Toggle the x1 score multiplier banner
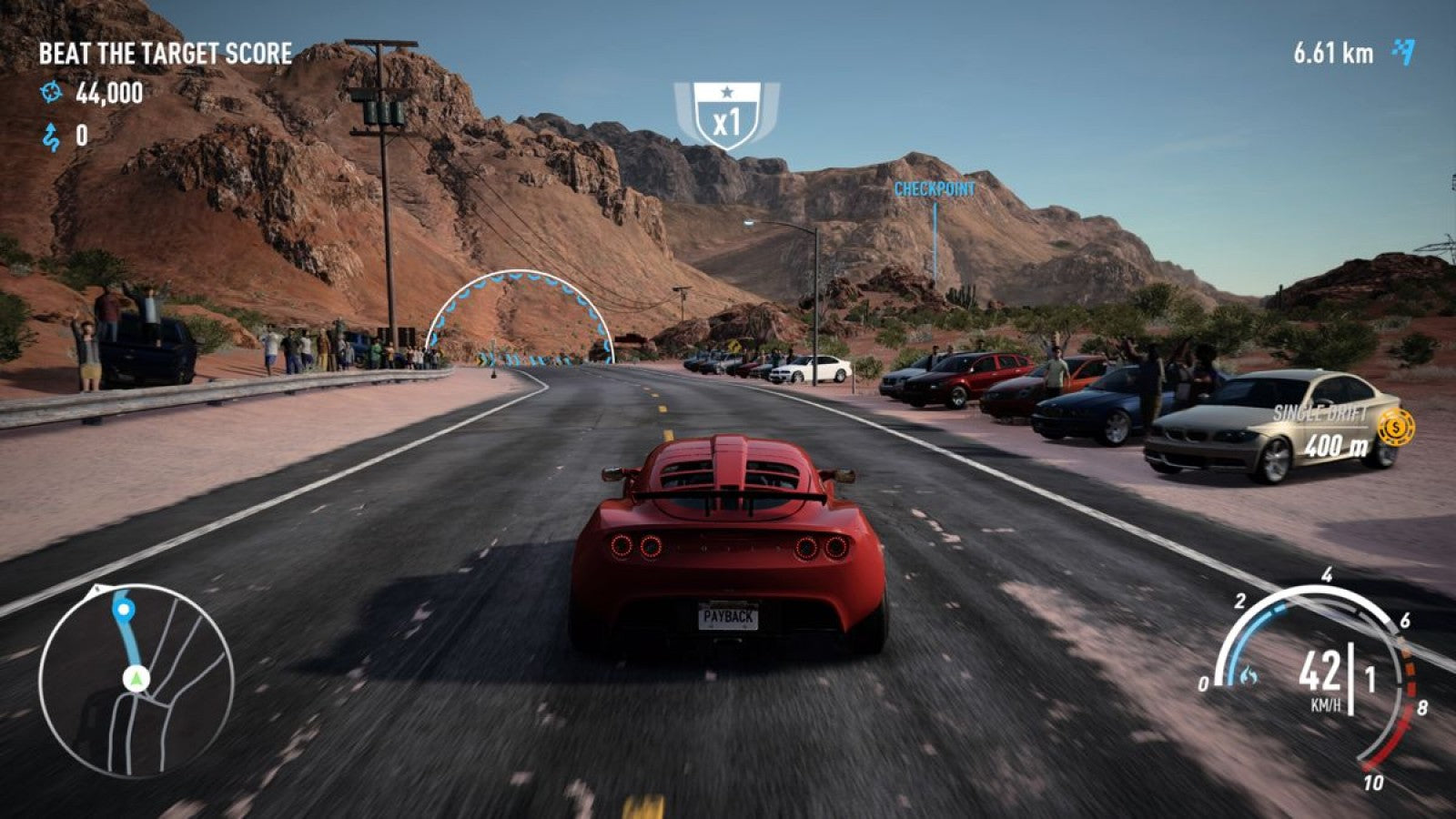This screenshot has height=819, width=1456. tap(725, 116)
